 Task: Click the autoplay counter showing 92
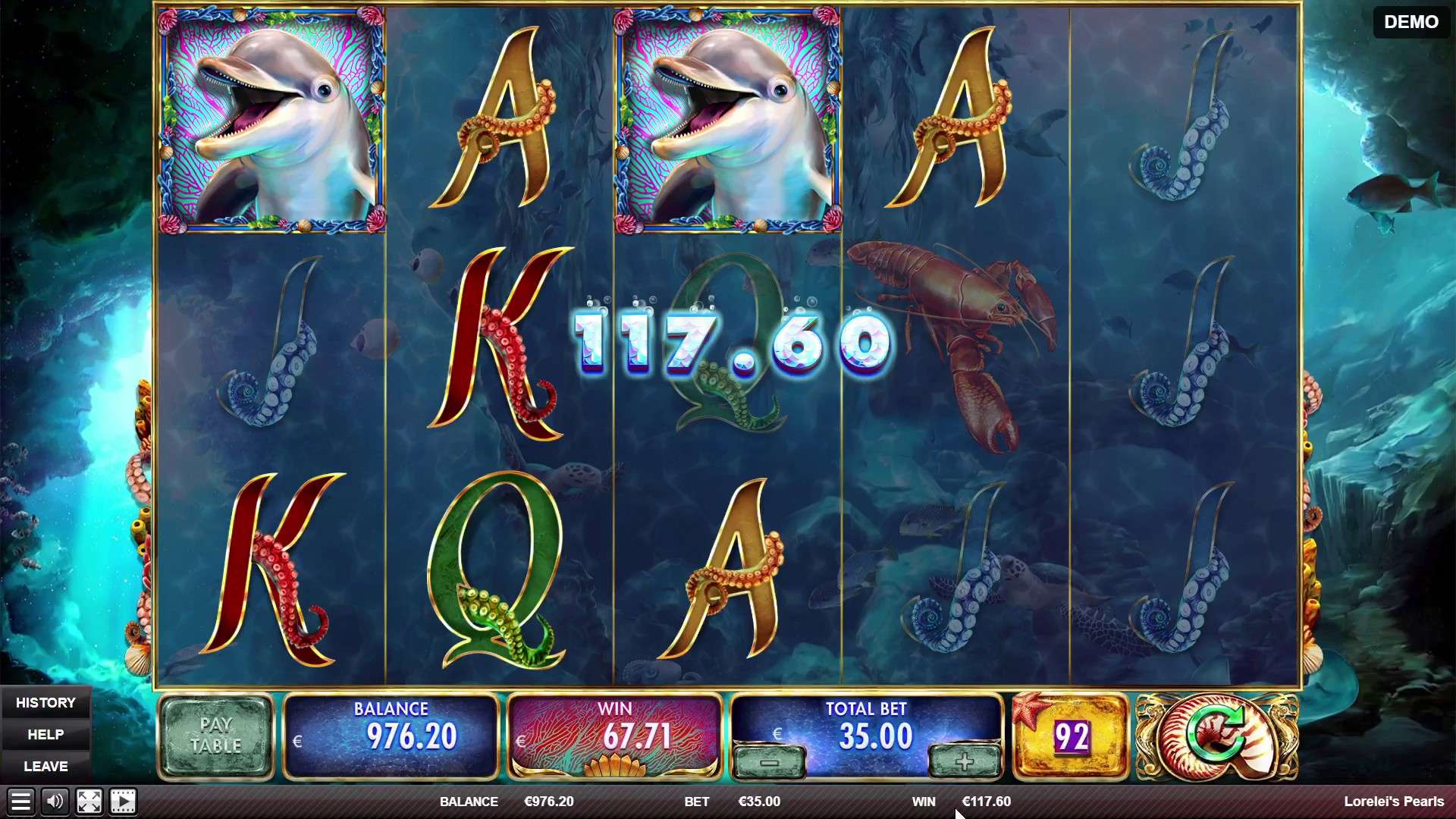[x=1071, y=736]
